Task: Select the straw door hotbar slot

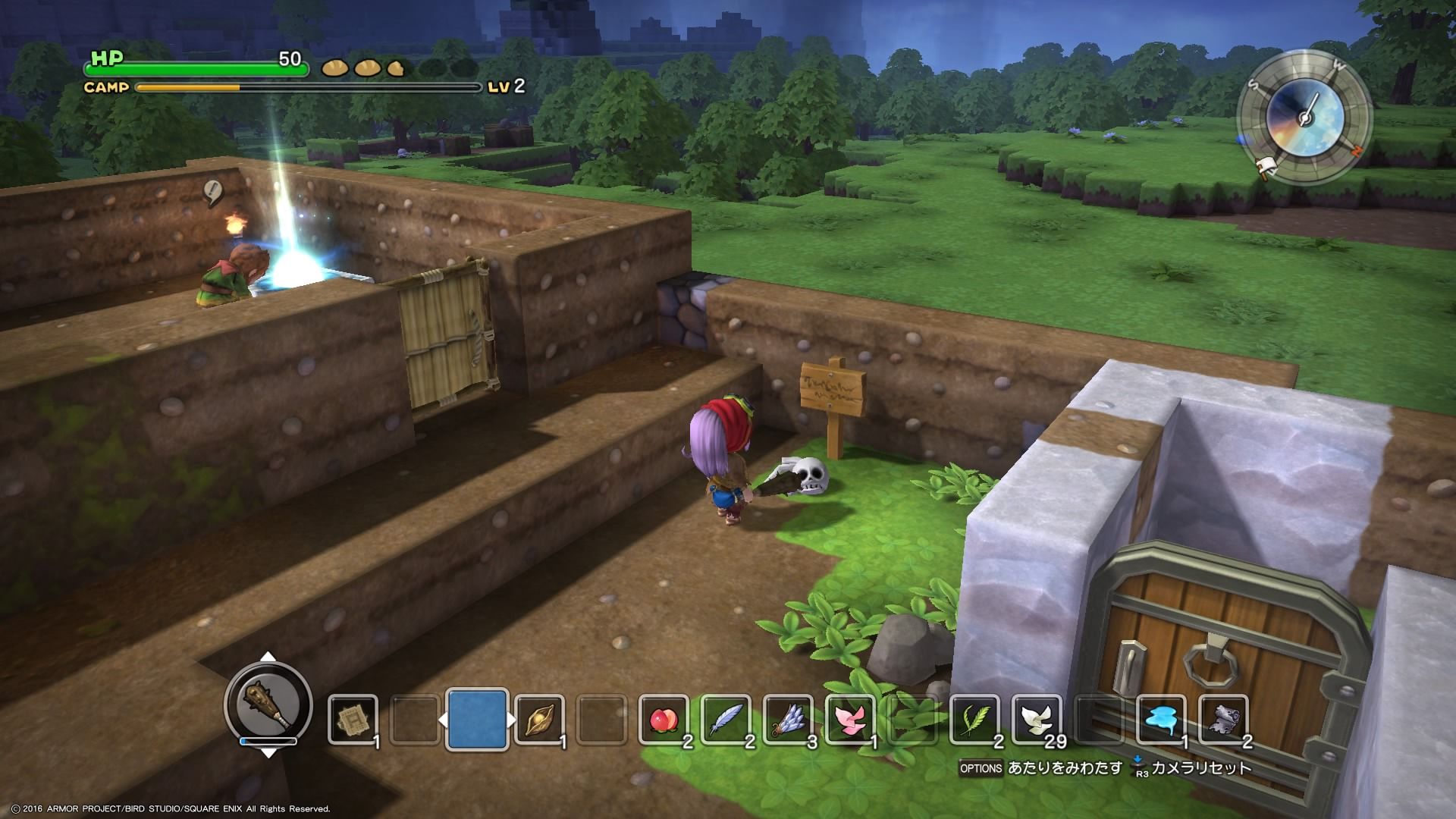Action: [353, 719]
